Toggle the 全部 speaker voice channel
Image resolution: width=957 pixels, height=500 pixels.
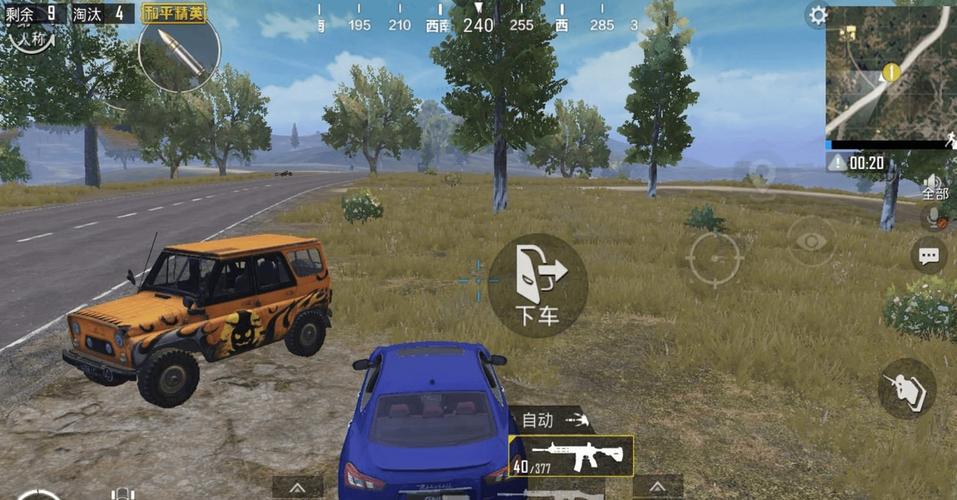[x=935, y=183]
